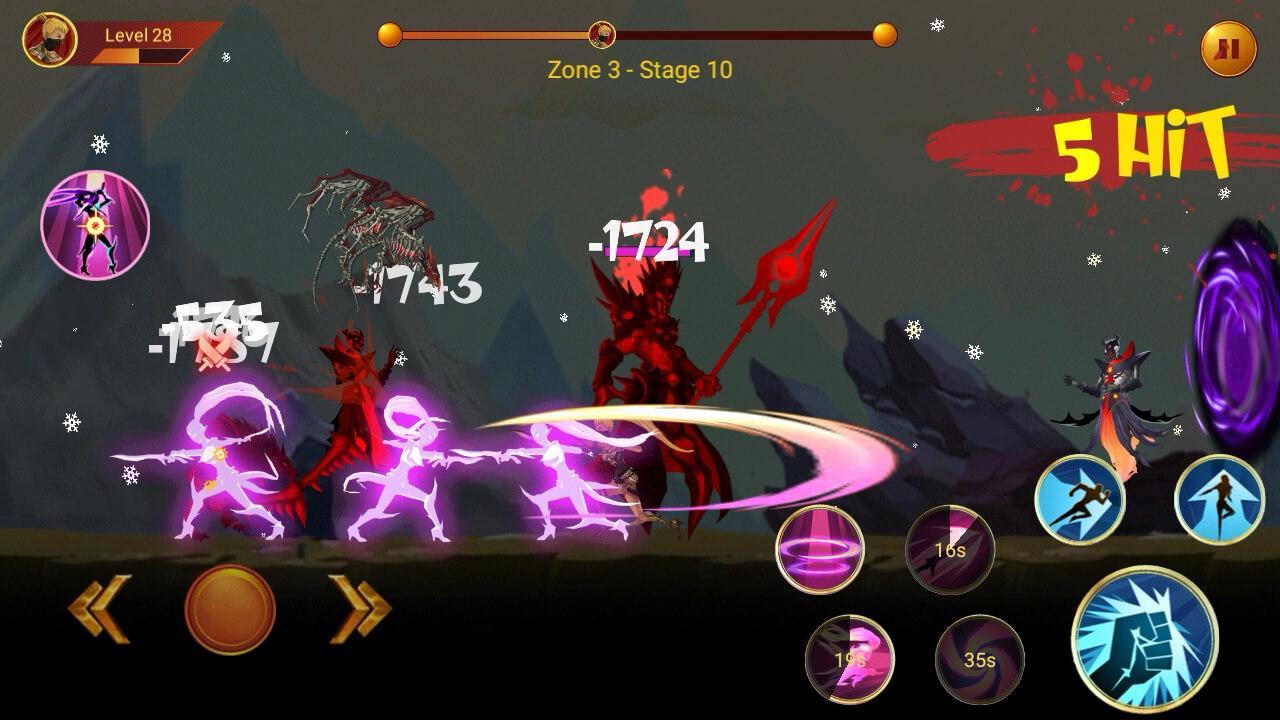Cast the purple ring shockwave skill
This screenshot has height=720, width=1280.
click(820, 549)
